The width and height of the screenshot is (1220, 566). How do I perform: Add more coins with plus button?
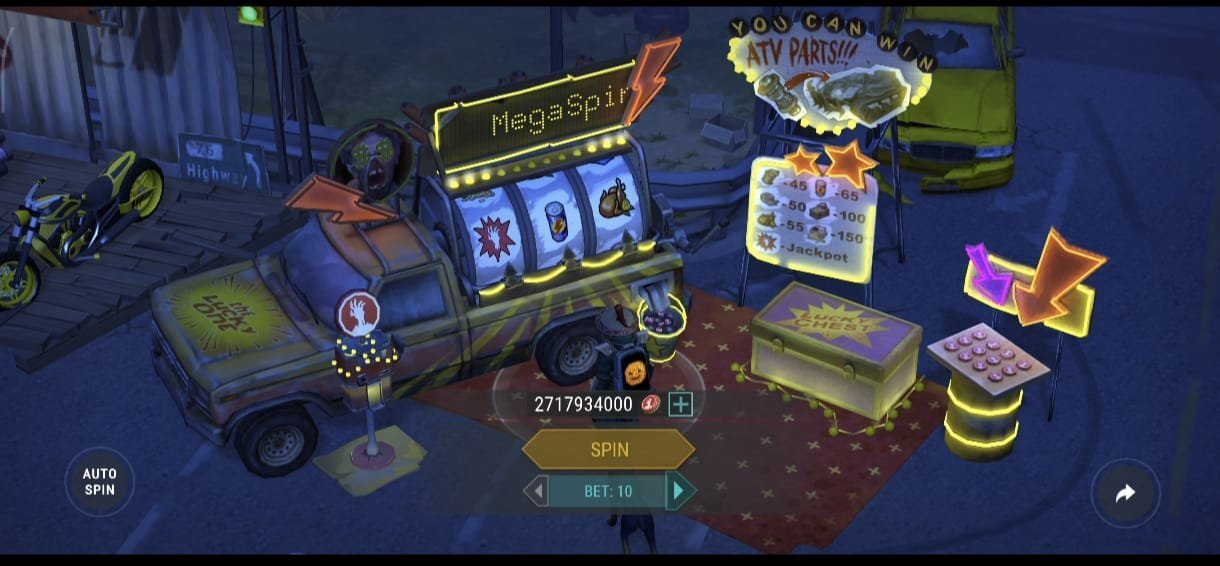680,404
